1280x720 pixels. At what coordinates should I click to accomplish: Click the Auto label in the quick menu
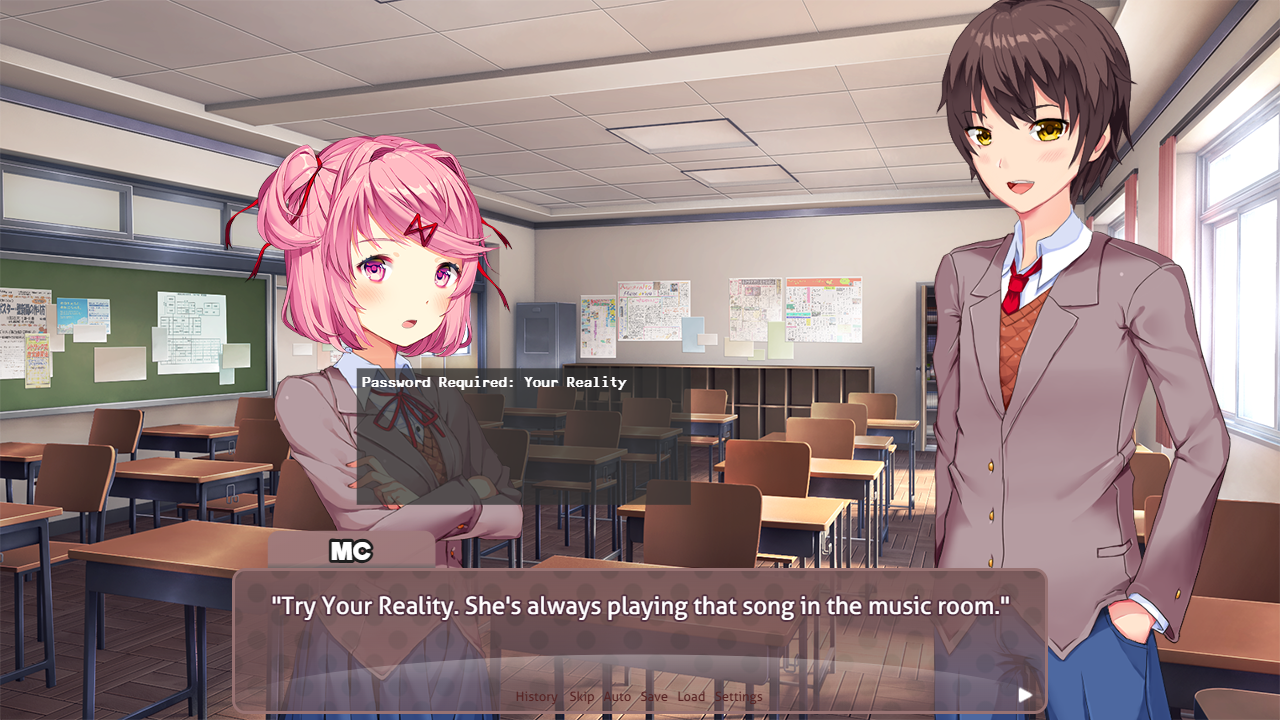click(618, 696)
